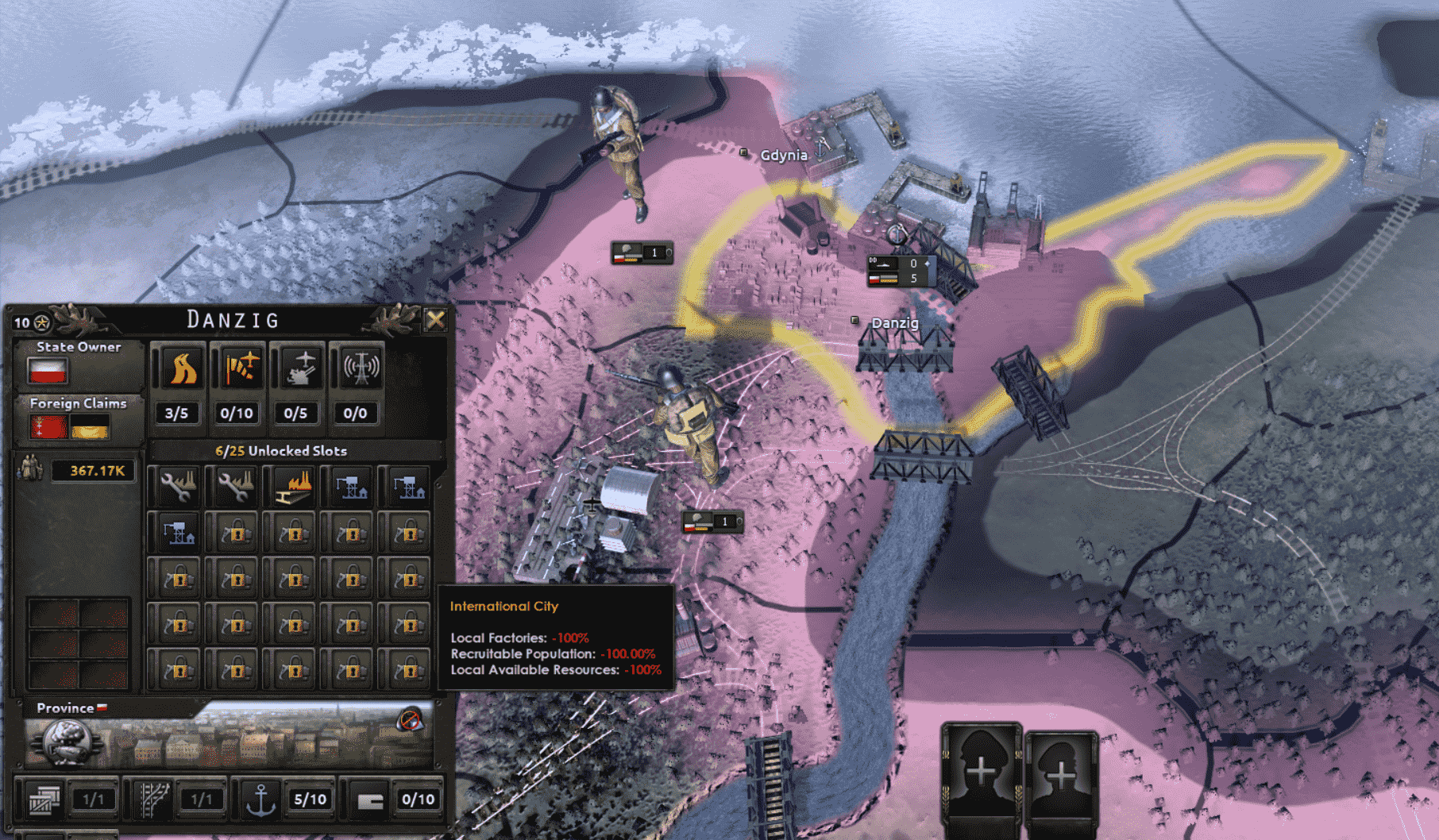
Task: Click the radar station tower icon
Action: pyautogui.click(x=359, y=368)
